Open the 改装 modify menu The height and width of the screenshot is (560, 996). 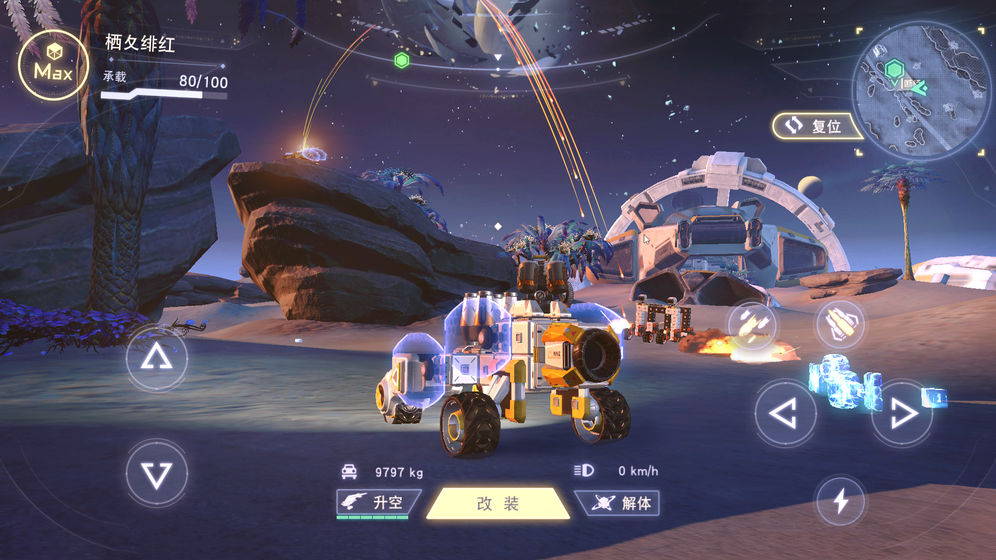point(498,503)
